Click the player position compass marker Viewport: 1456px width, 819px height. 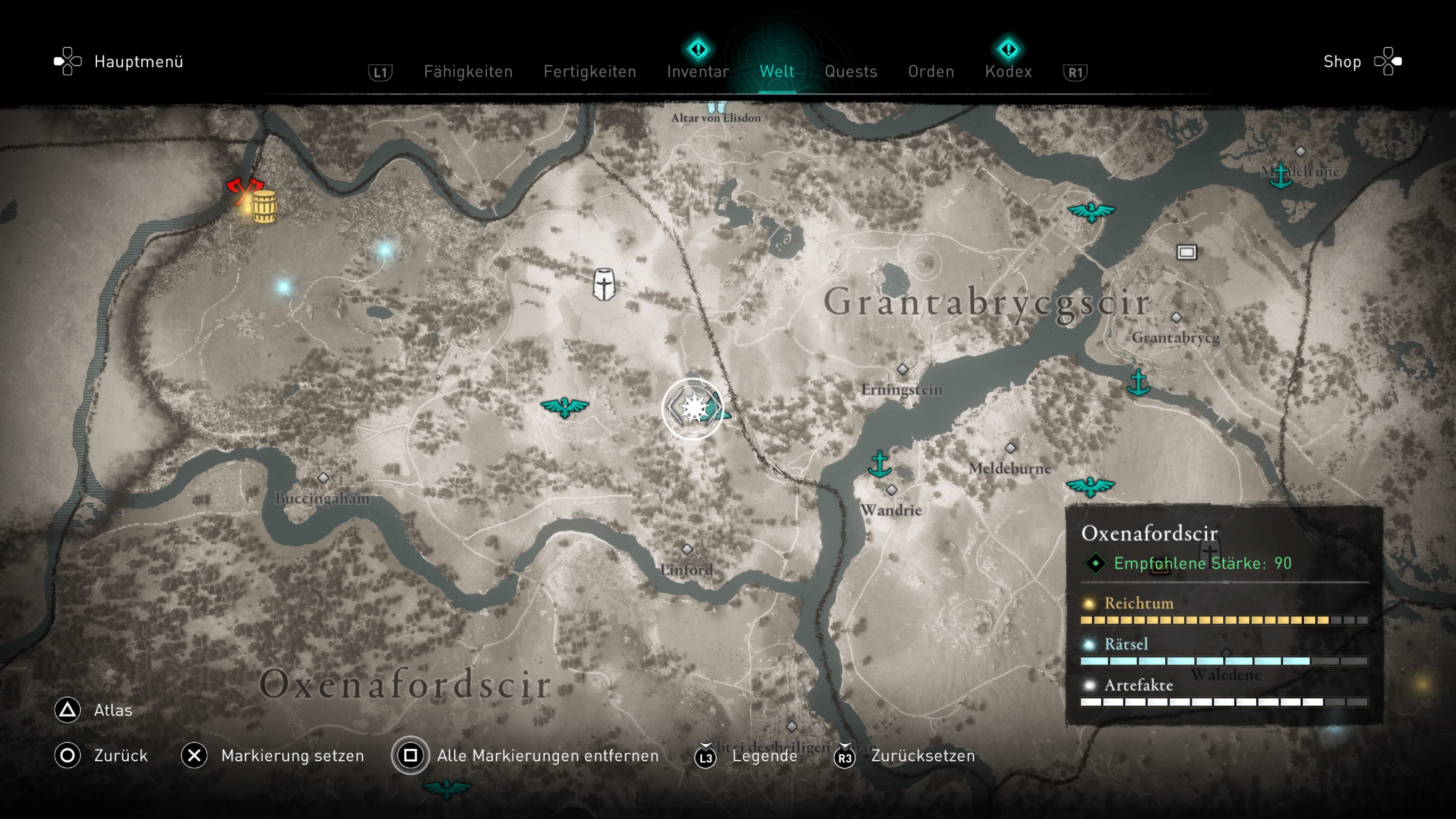pos(693,408)
